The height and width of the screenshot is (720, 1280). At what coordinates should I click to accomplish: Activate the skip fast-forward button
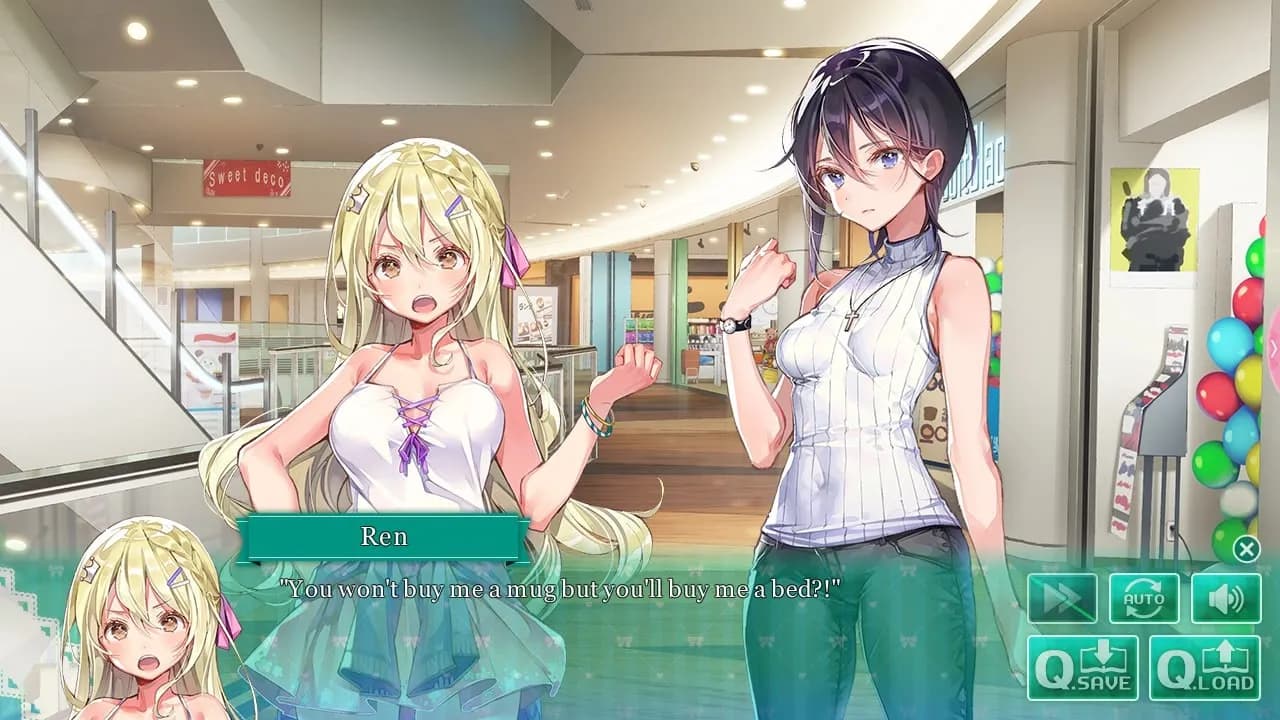(x=1062, y=598)
